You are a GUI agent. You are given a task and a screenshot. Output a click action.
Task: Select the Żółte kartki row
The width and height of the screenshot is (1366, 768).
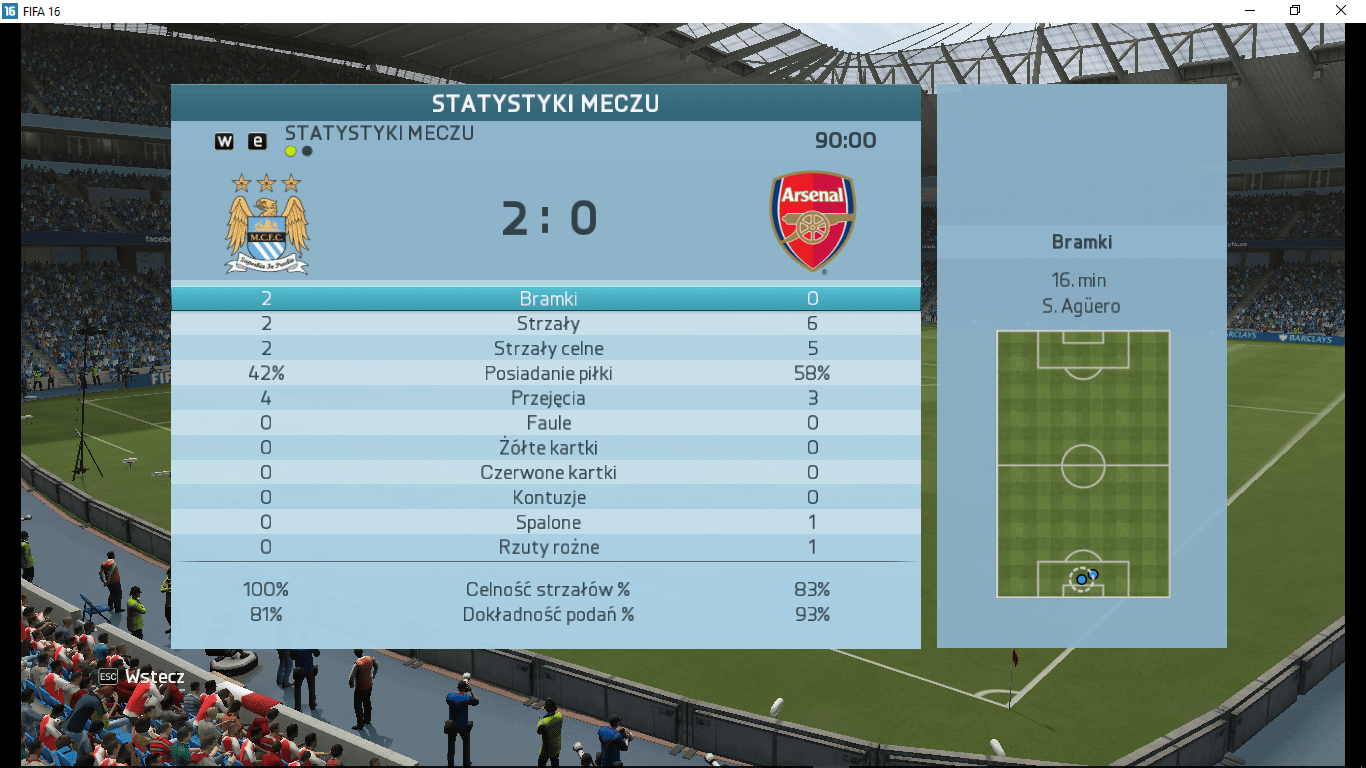547,448
